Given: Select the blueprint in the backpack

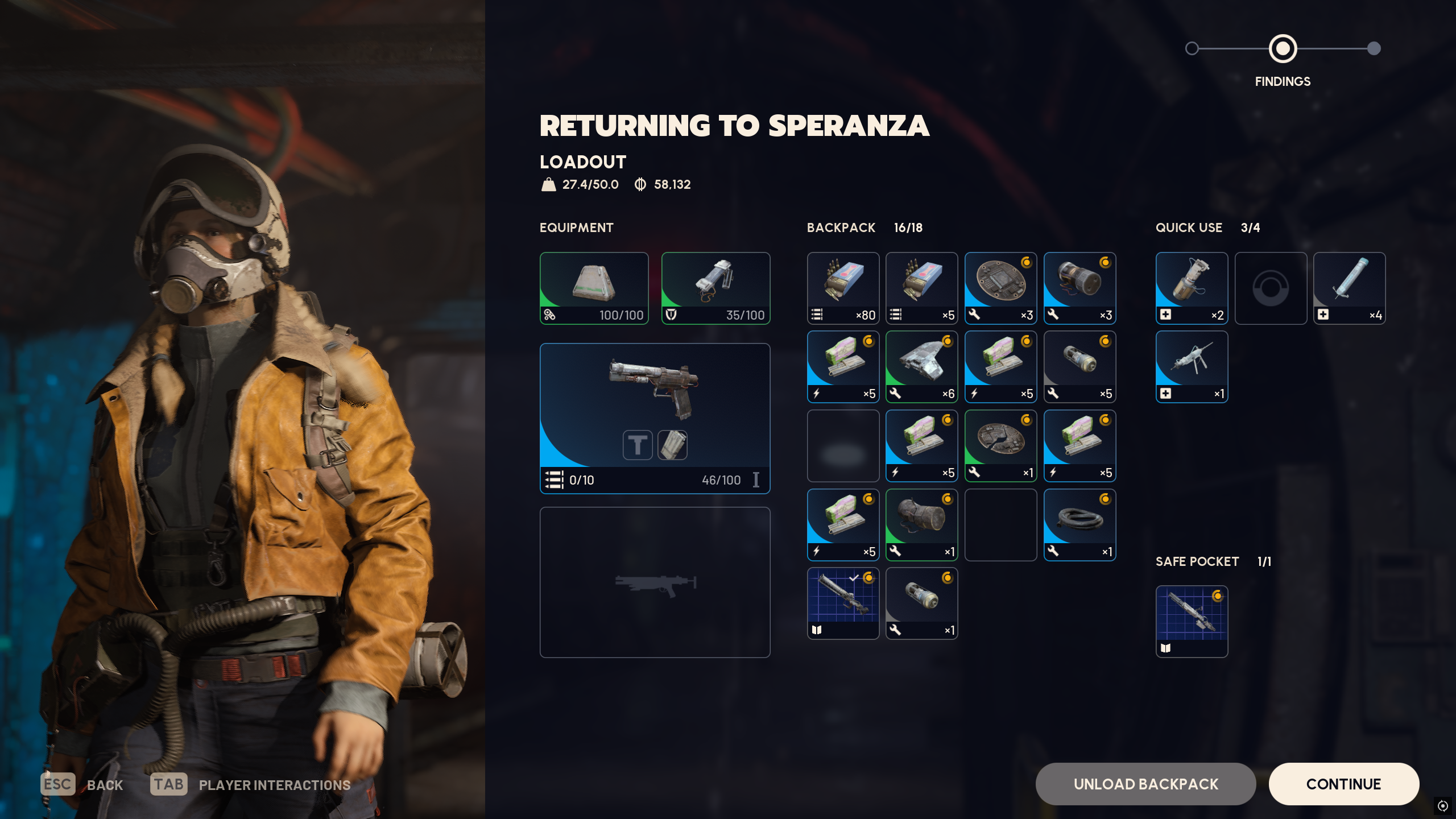Looking at the screenshot, I should pos(843,603).
